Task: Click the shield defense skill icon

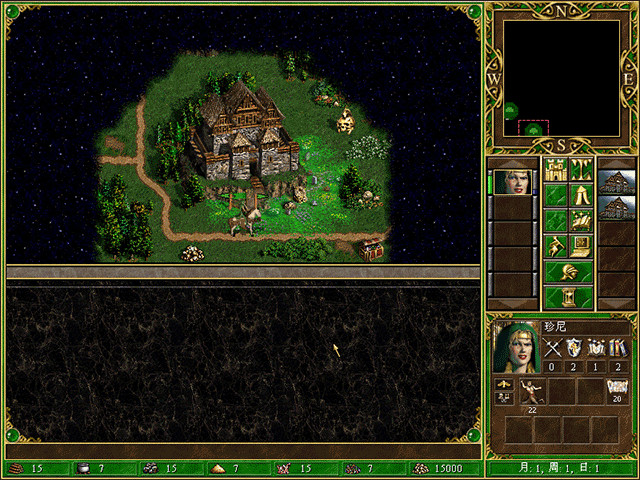Action: [x=574, y=348]
